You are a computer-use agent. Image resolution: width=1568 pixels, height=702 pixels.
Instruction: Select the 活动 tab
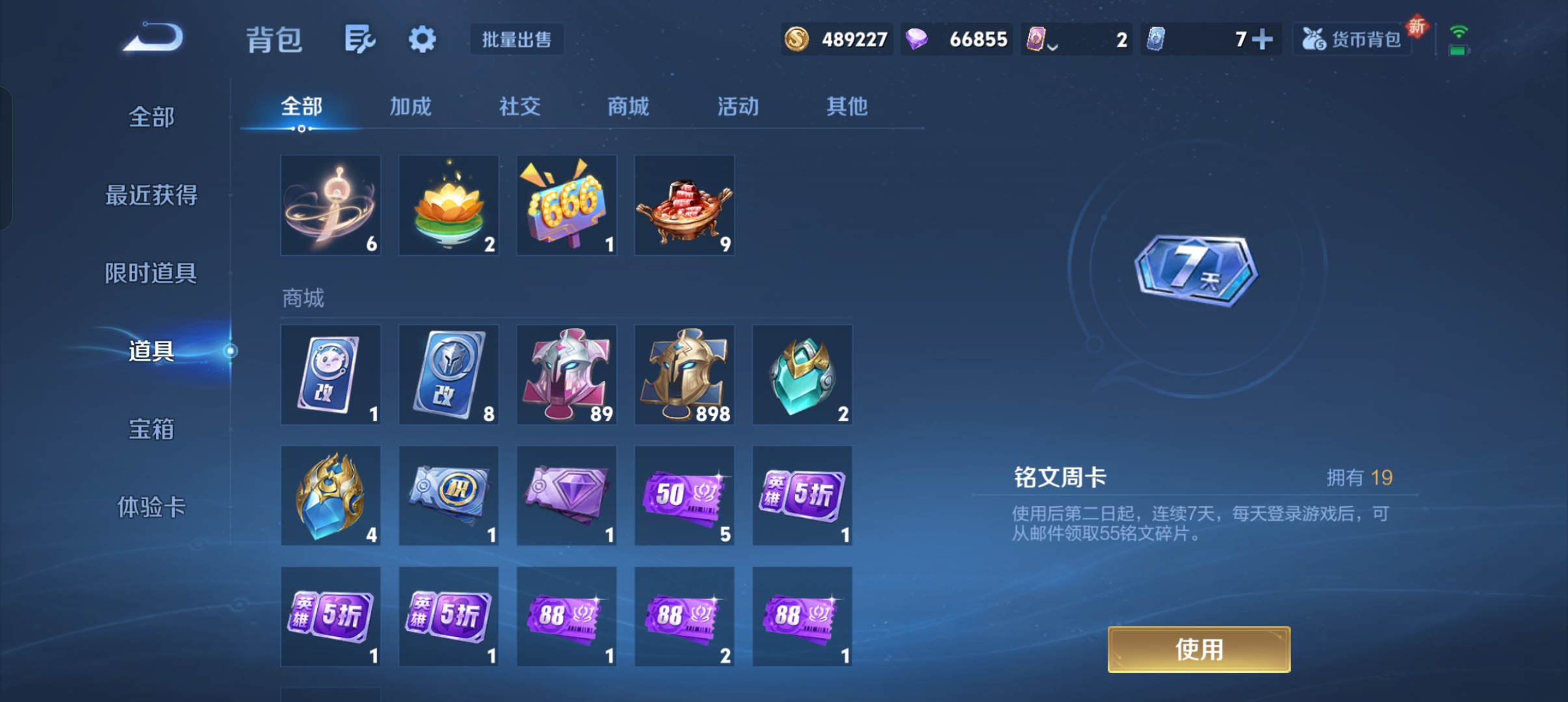(x=738, y=106)
